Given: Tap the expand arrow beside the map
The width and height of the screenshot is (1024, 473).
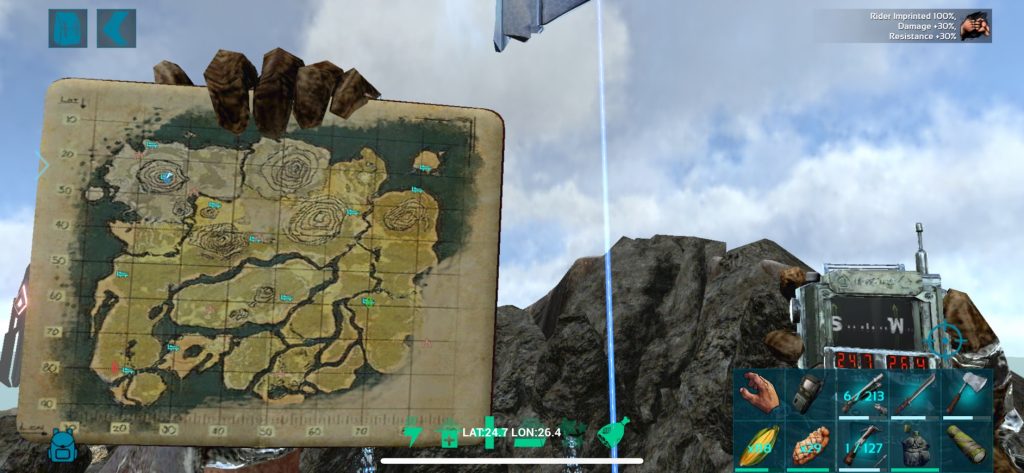Looking at the screenshot, I should tap(42, 165).
